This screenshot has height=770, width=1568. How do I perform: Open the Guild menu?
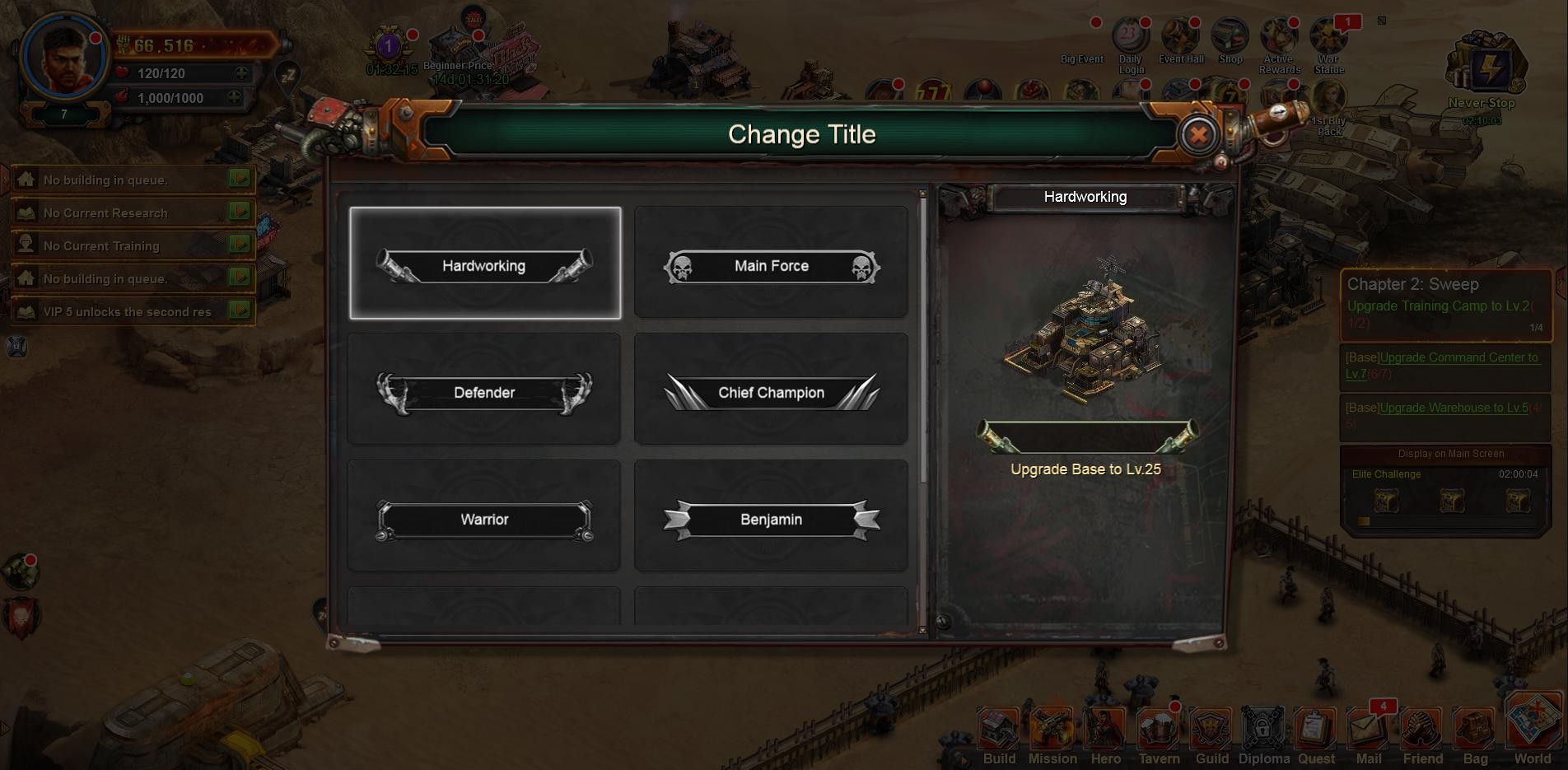[1211, 735]
